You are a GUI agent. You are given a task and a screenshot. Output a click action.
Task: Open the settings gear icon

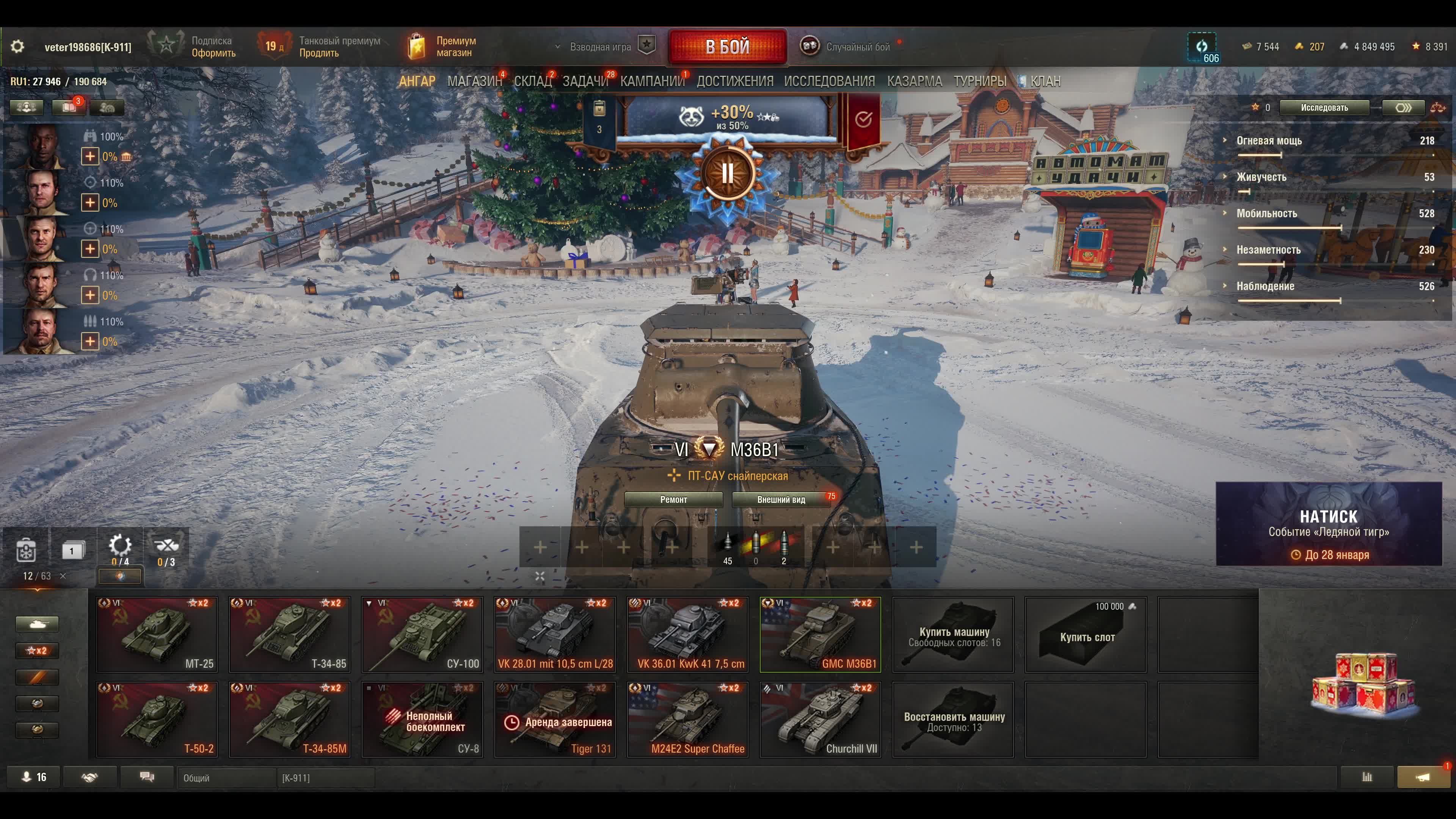pos(17,46)
